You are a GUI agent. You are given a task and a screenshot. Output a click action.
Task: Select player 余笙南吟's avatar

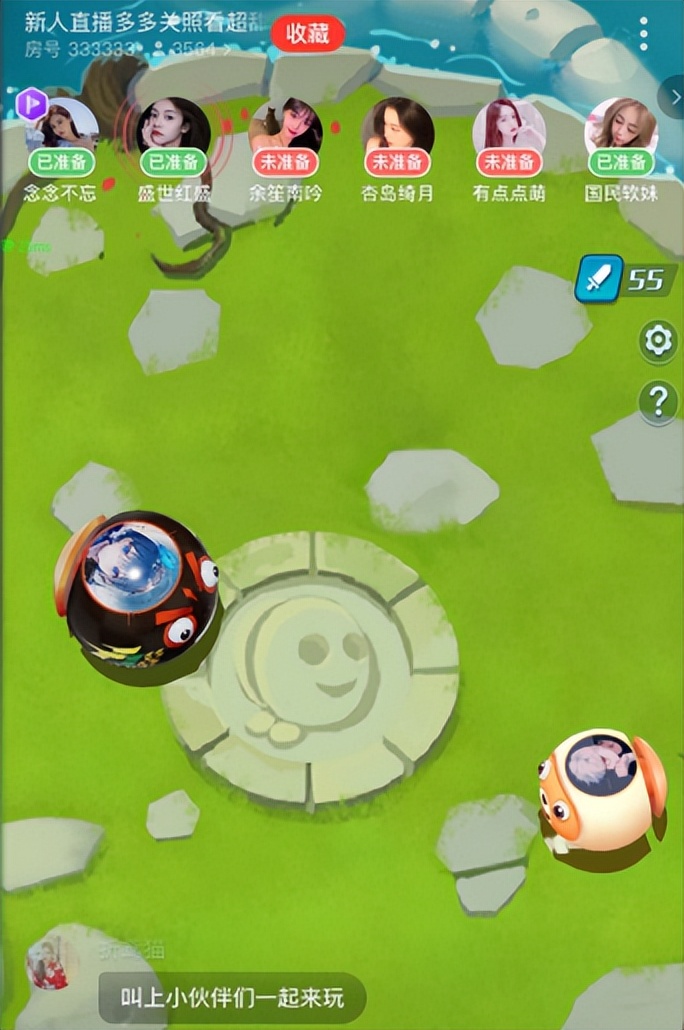click(x=286, y=125)
